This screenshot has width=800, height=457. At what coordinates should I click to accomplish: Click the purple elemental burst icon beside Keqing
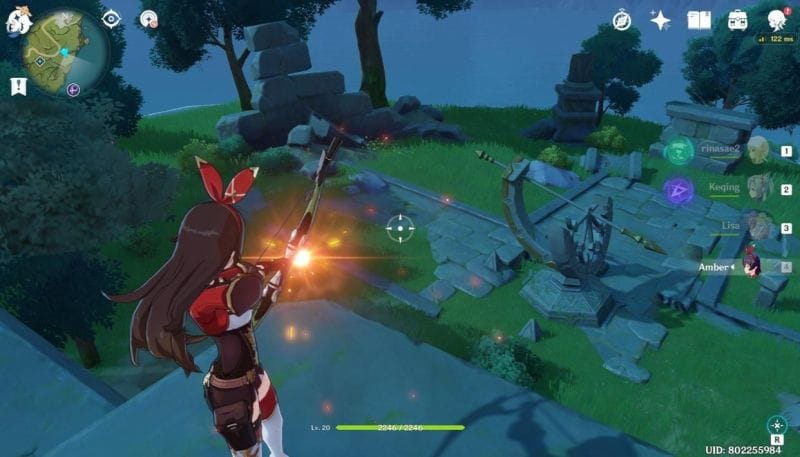[679, 190]
